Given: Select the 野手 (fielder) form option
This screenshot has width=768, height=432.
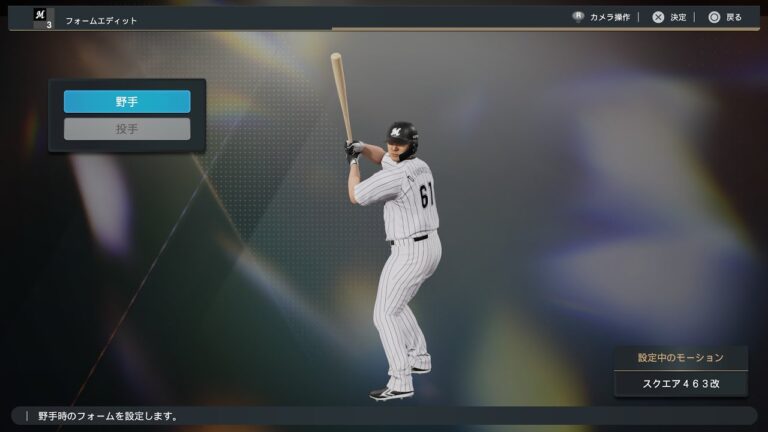Looking at the screenshot, I should tap(127, 102).
